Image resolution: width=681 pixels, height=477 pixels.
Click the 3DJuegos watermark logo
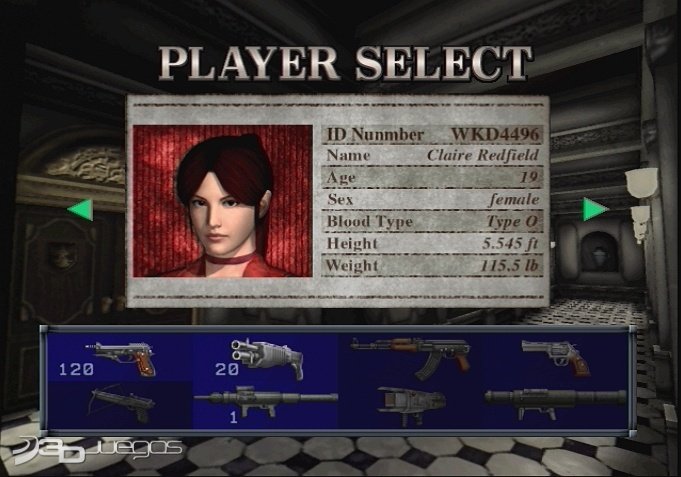[x=93, y=445]
